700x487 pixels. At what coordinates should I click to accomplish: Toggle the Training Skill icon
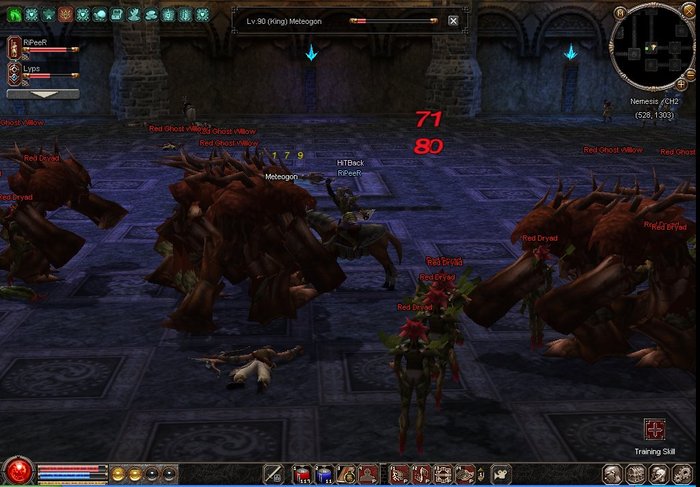(655, 430)
